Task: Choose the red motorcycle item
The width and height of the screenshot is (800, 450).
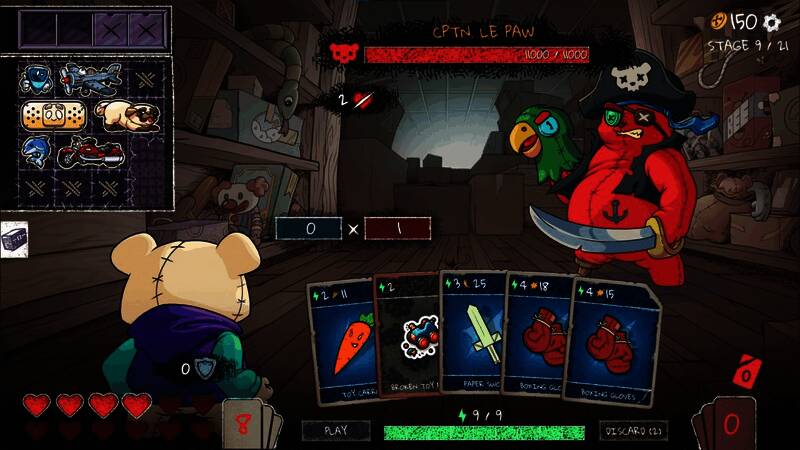Action: 90,153
